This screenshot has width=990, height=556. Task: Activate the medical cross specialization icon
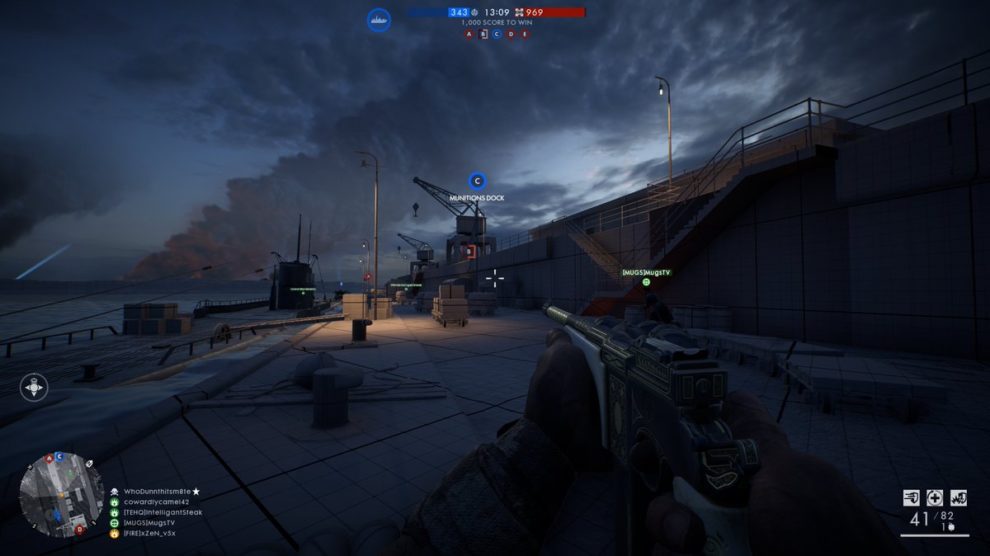(935, 497)
